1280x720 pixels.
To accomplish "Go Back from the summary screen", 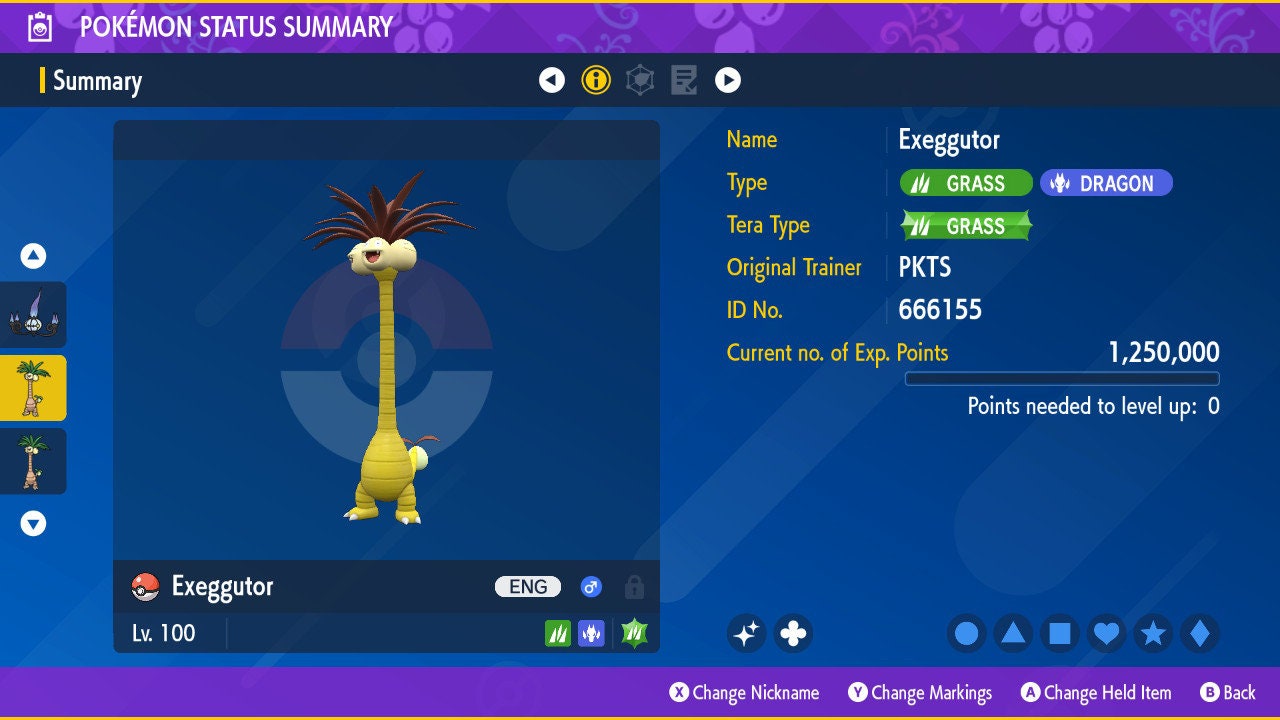I will [x=1228, y=693].
